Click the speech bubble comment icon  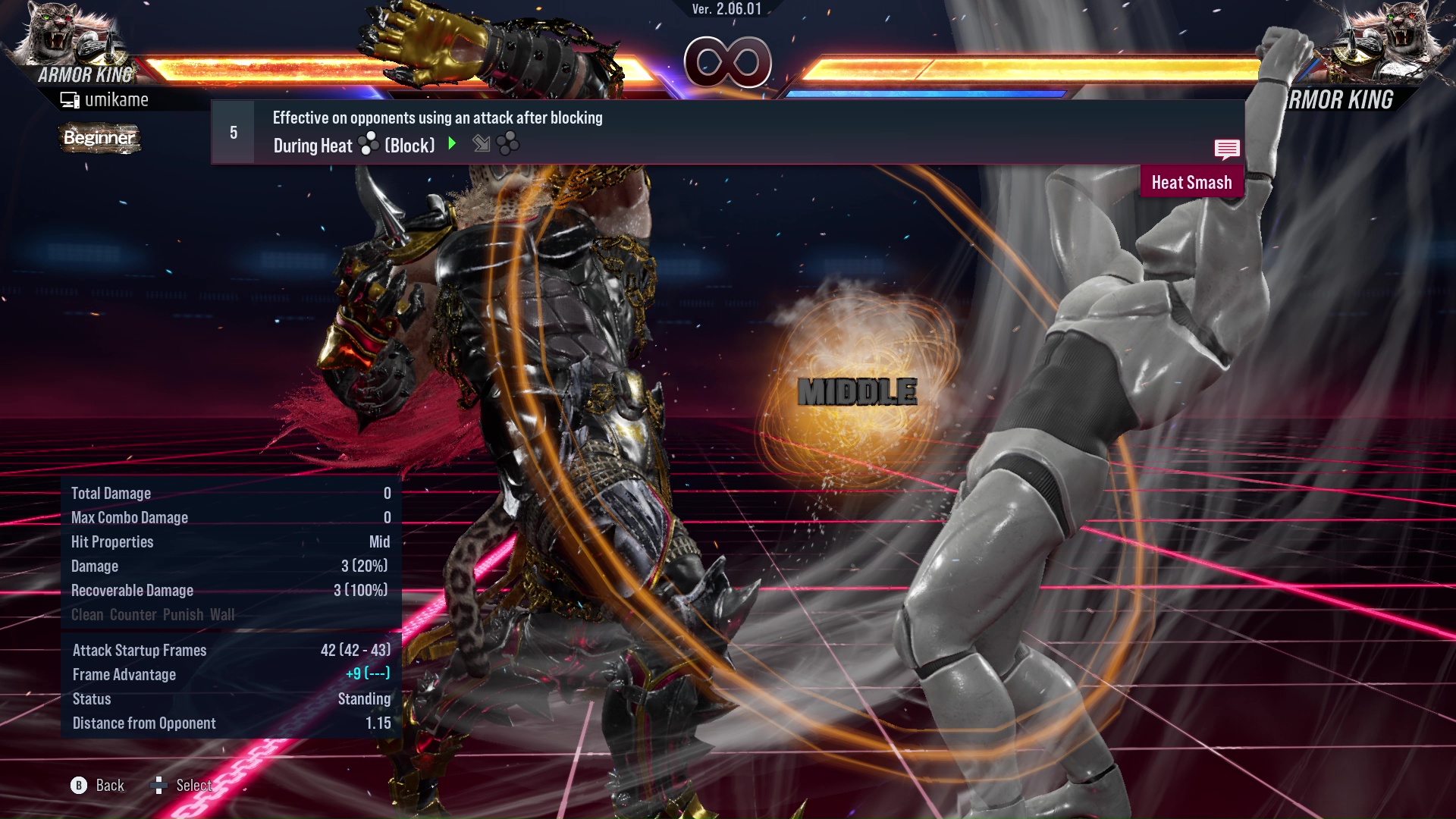pyautogui.click(x=1226, y=149)
